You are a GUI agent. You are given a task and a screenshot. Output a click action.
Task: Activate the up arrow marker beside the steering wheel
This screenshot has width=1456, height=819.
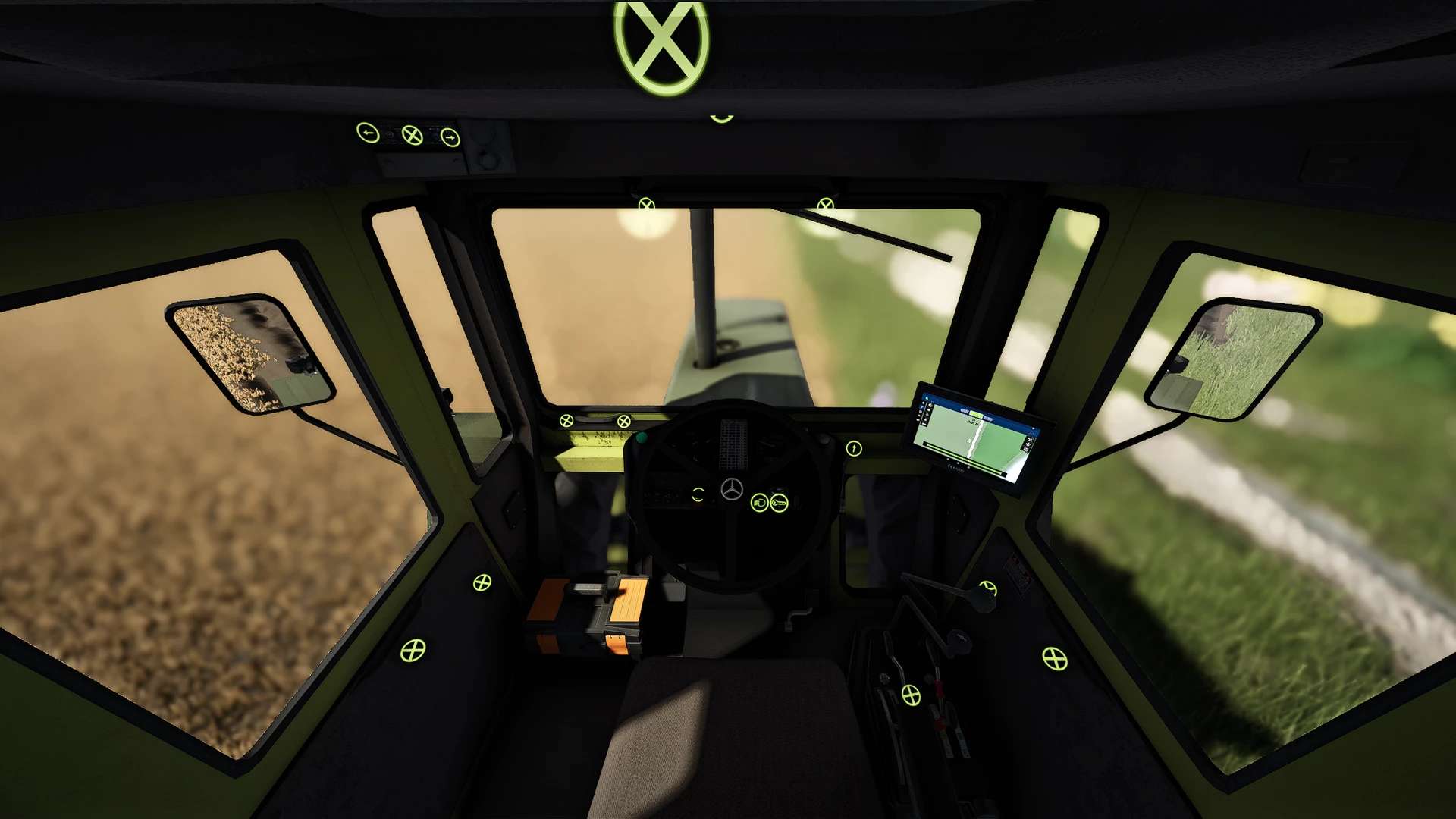[x=854, y=449]
